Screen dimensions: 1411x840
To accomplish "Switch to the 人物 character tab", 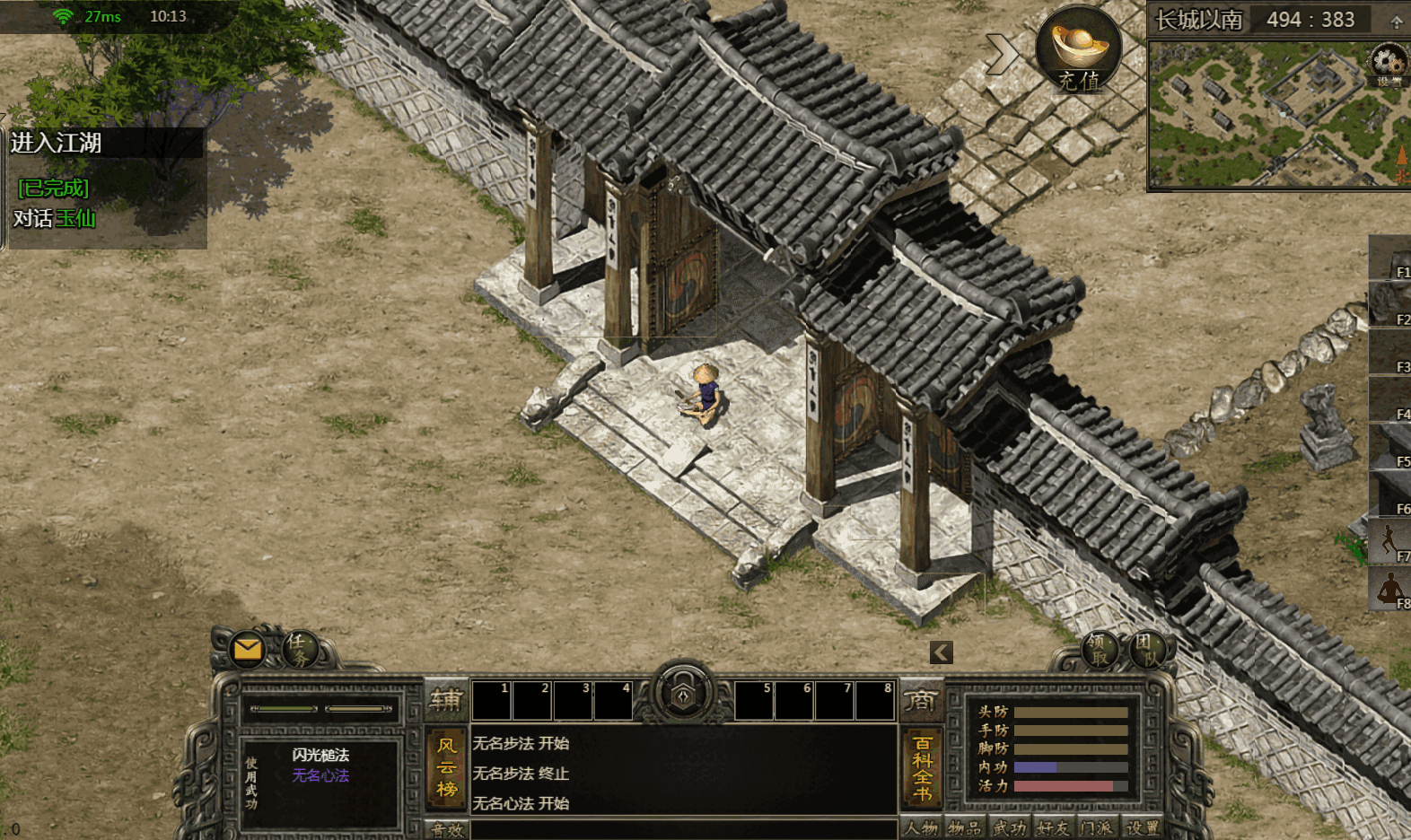I will tap(921, 828).
